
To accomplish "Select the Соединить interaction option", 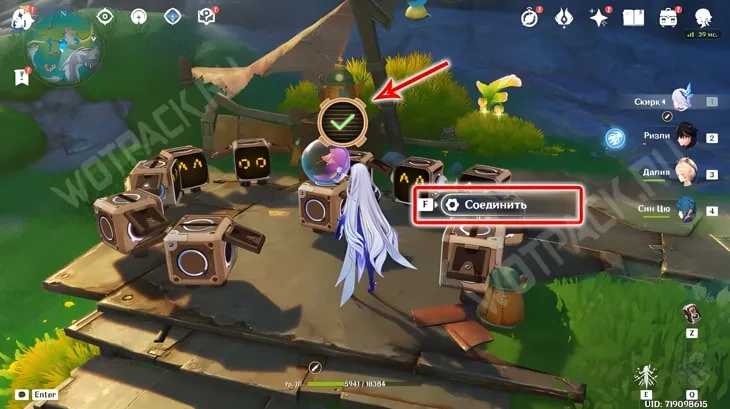I will tap(497, 205).
